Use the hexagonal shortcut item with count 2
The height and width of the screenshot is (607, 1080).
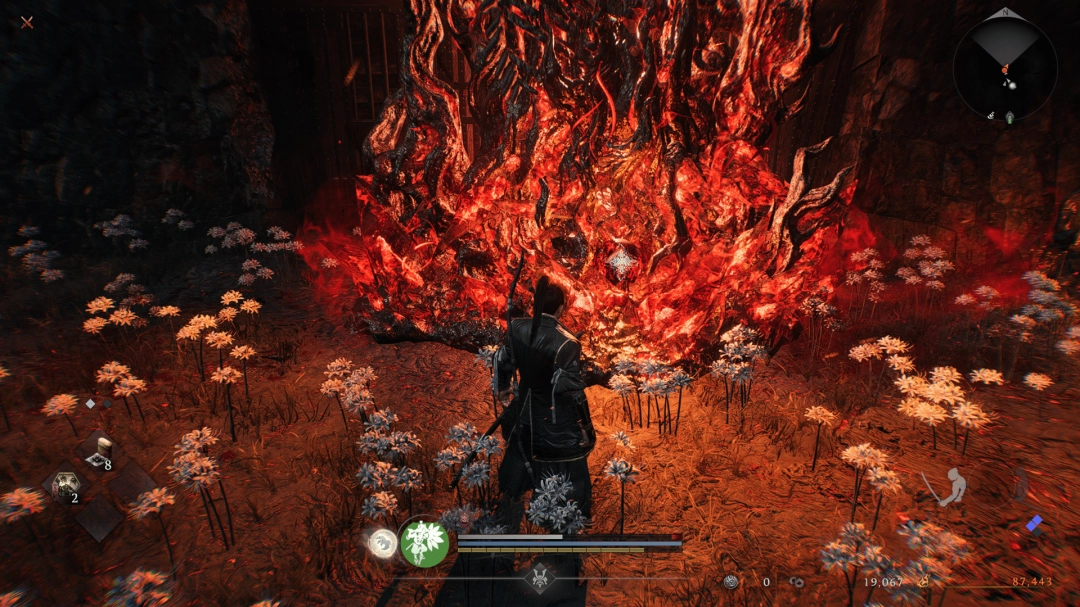tap(67, 487)
